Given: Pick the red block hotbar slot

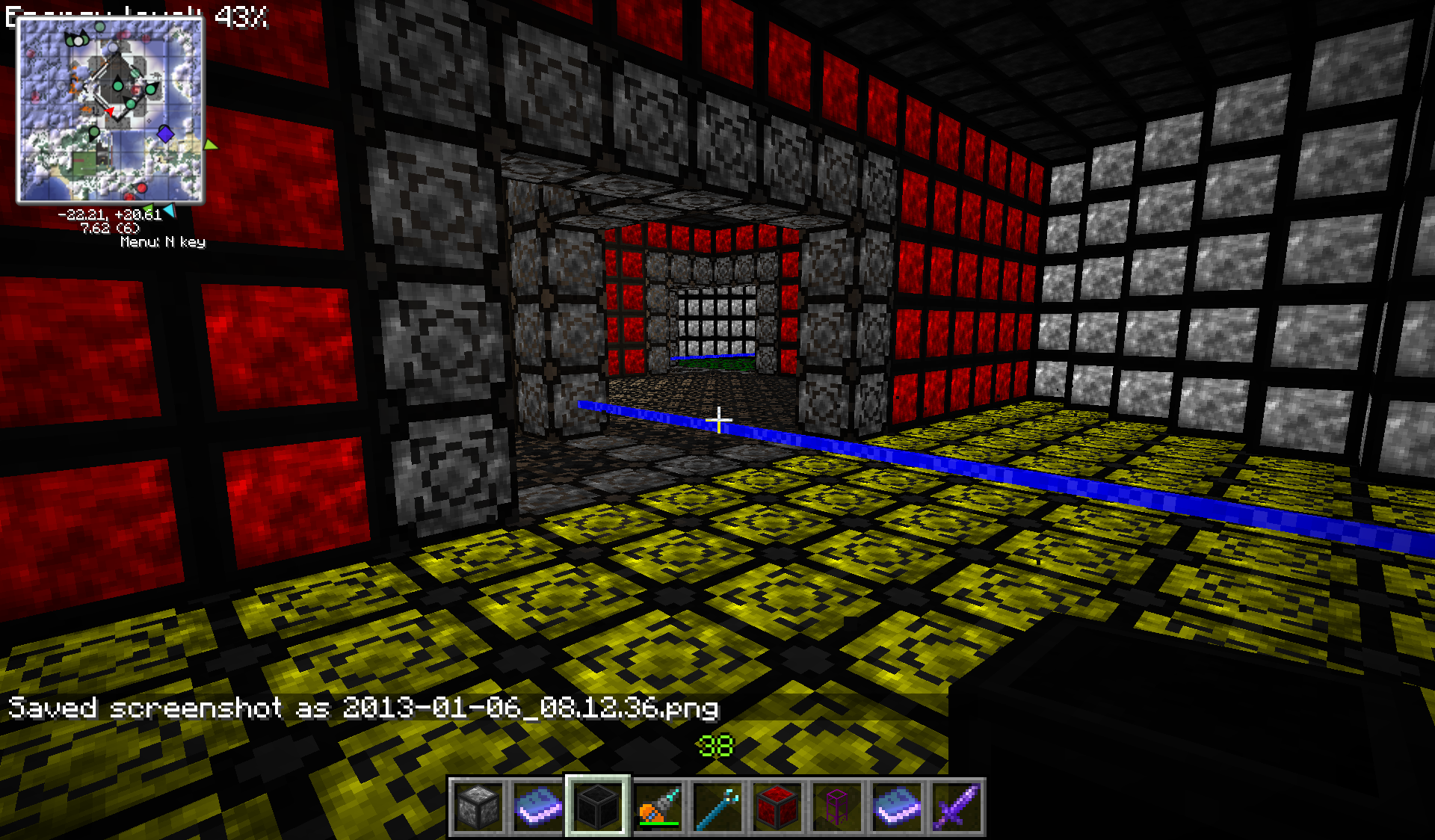Looking at the screenshot, I should (x=777, y=806).
